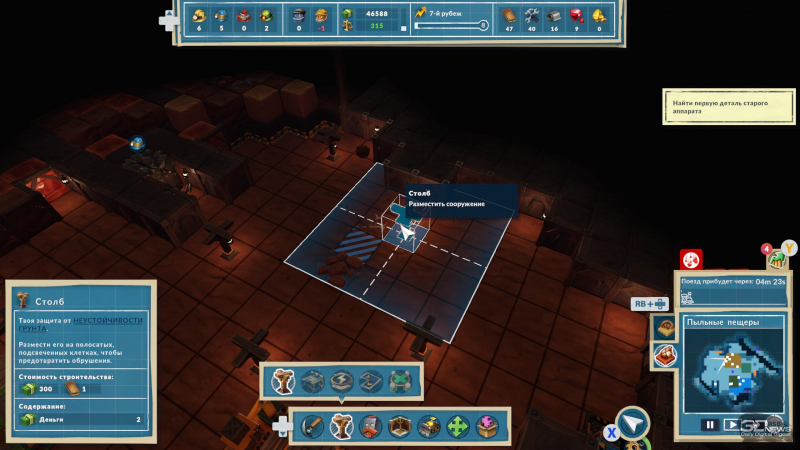This screenshot has height=450, width=800.
Task: Activate the green move arrows tool
Action: coord(458,426)
